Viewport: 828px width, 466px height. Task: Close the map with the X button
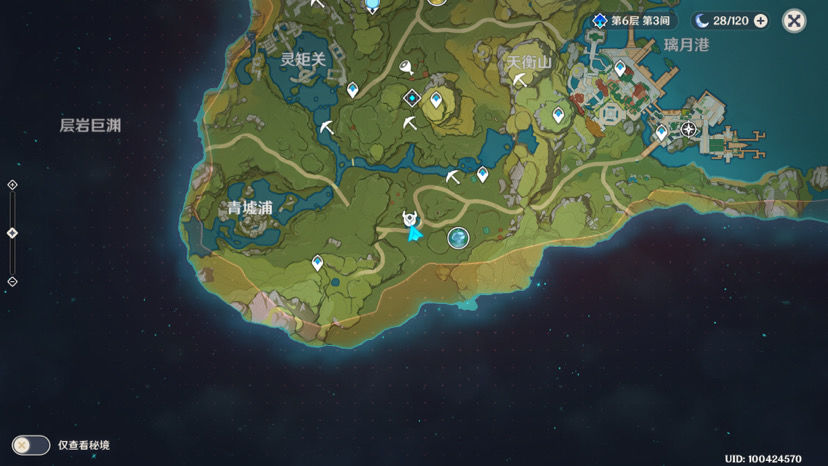[794, 20]
